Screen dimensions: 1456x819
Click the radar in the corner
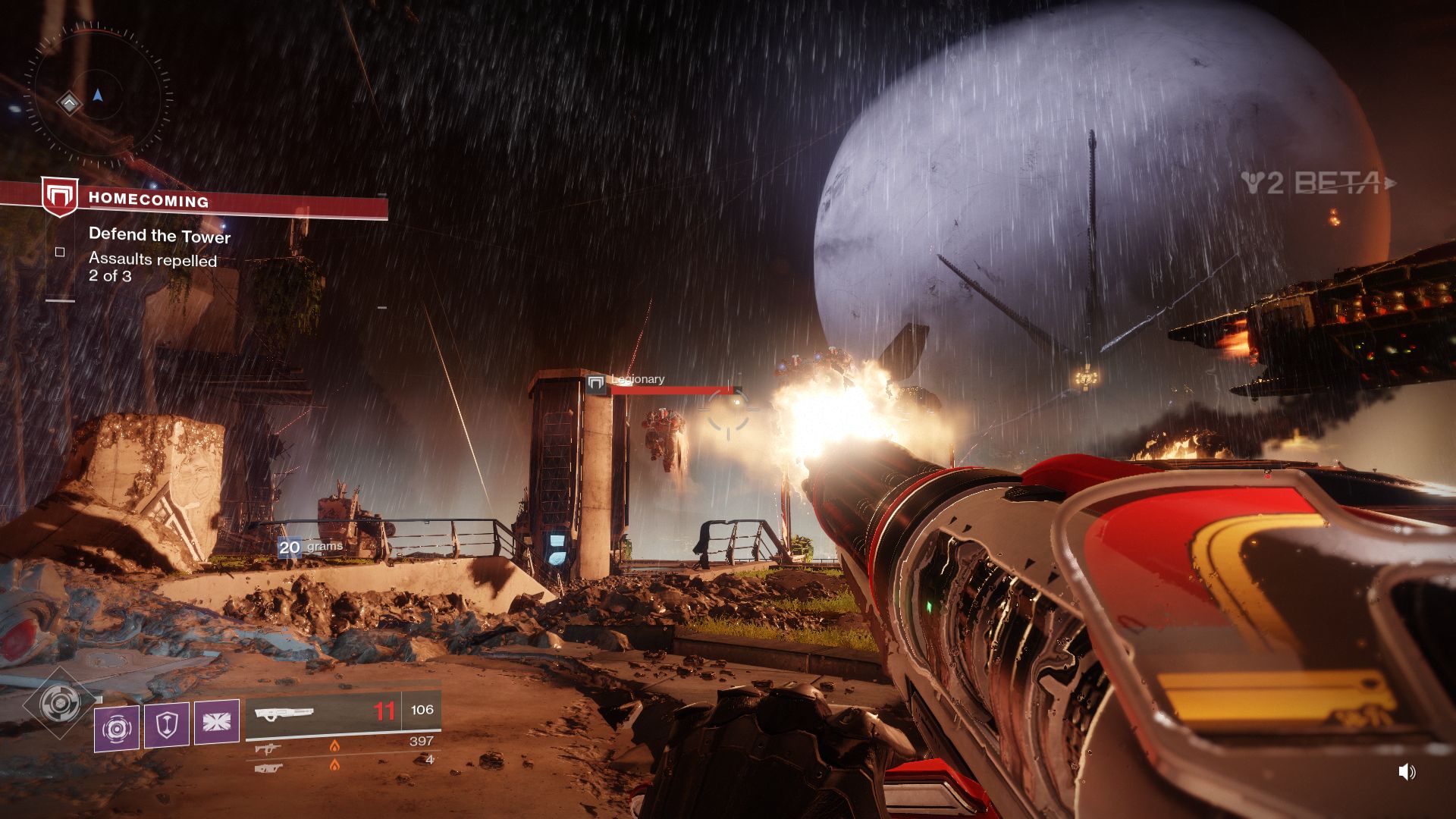pyautogui.click(x=97, y=97)
